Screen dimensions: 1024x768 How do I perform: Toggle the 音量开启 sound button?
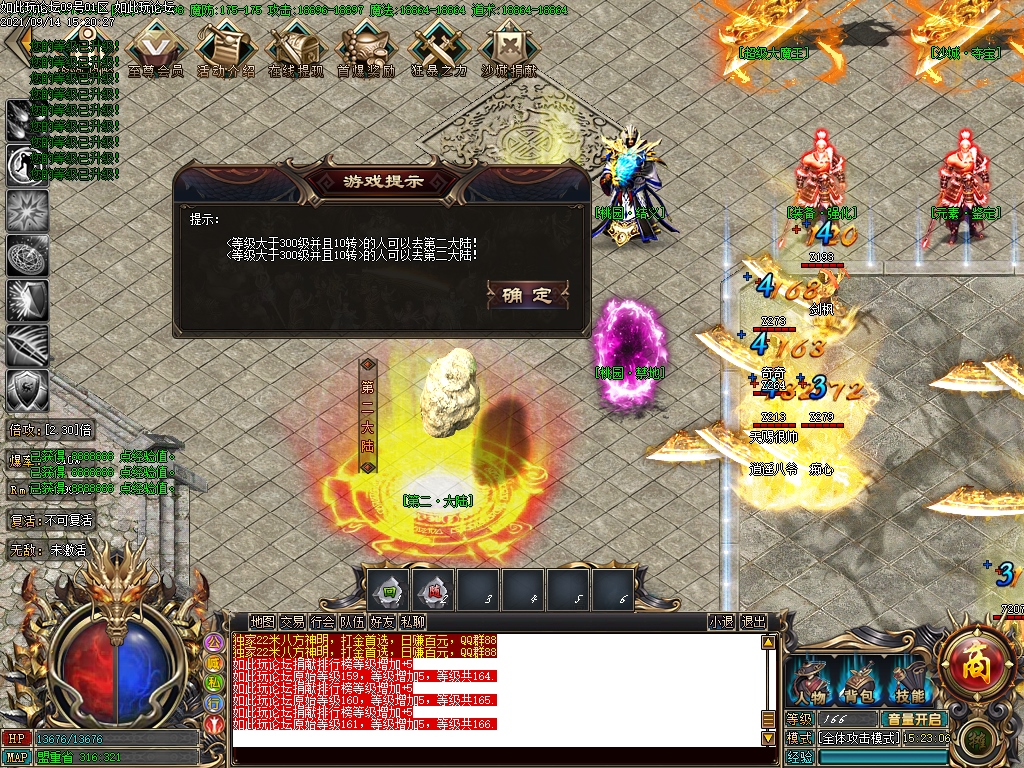pos(913,719)
